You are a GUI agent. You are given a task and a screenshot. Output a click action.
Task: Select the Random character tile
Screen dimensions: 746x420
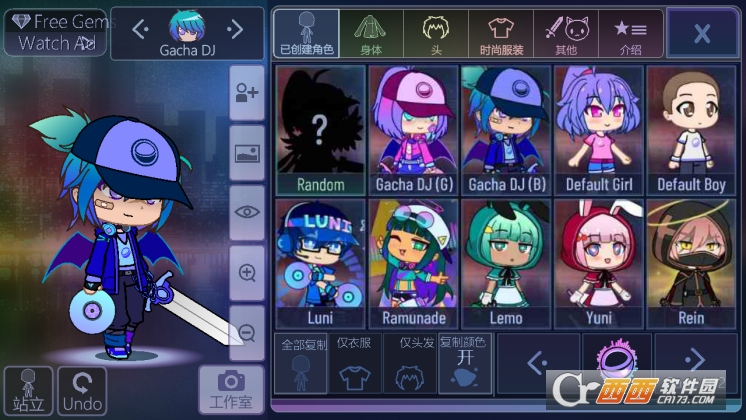coord(320,130)
